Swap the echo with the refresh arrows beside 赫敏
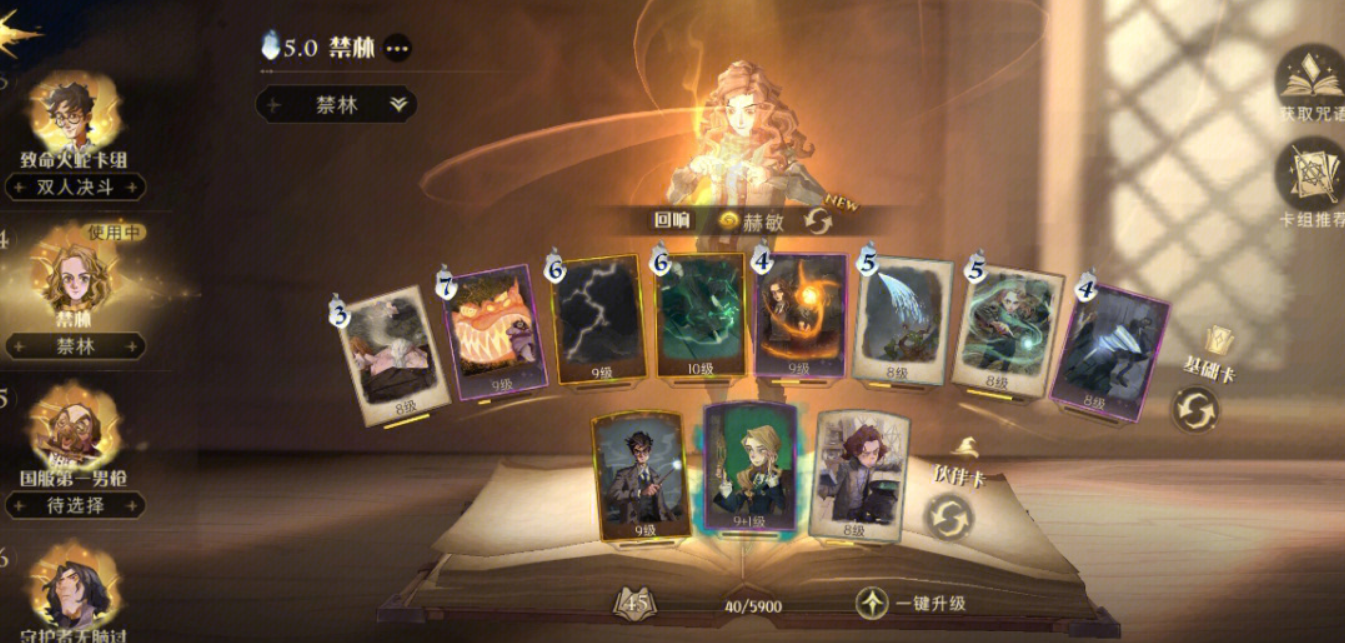This screenshot has height=643, width=1345. 817,221
